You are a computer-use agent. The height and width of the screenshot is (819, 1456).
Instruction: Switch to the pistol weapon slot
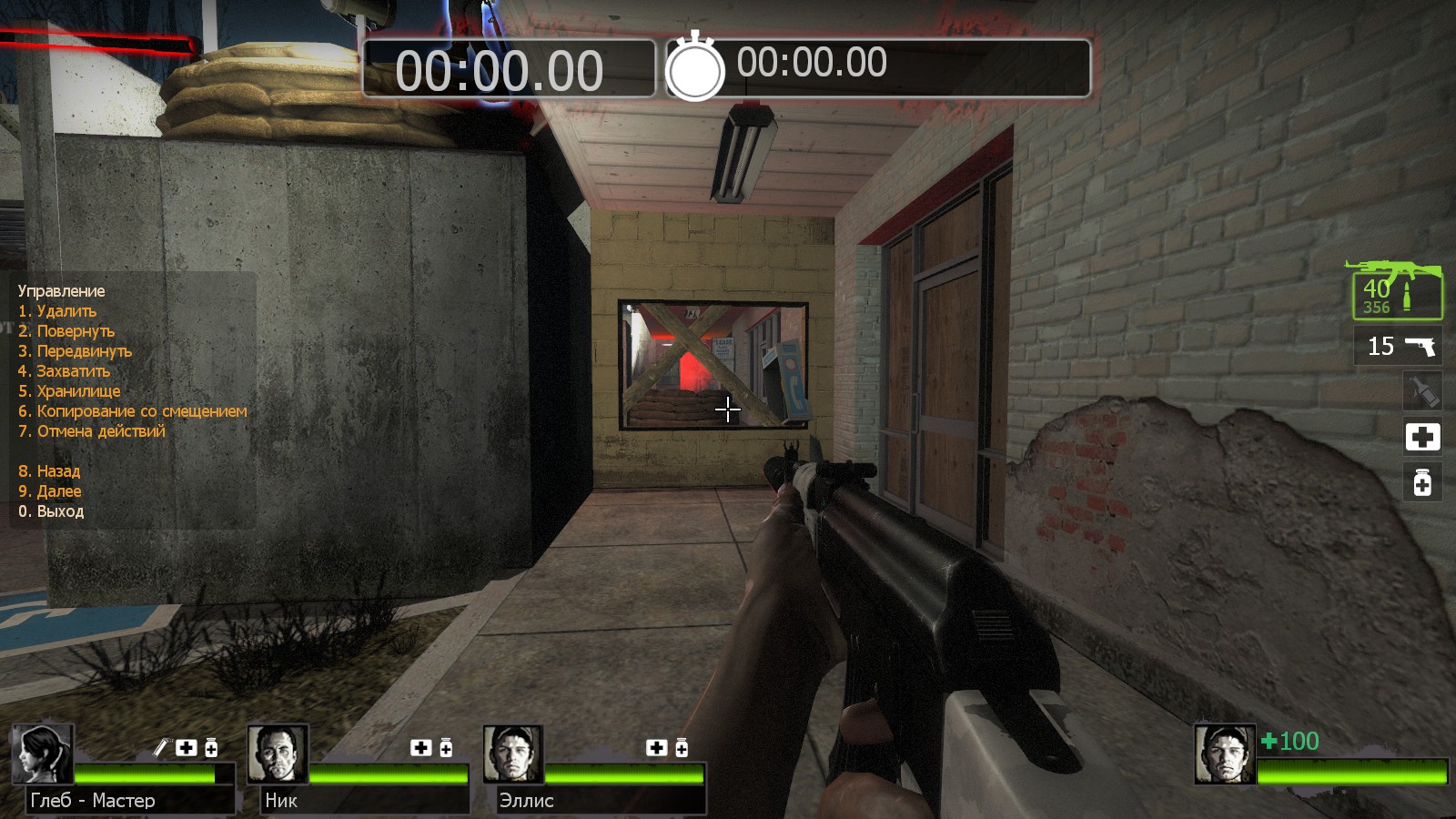coord(1401,346)
